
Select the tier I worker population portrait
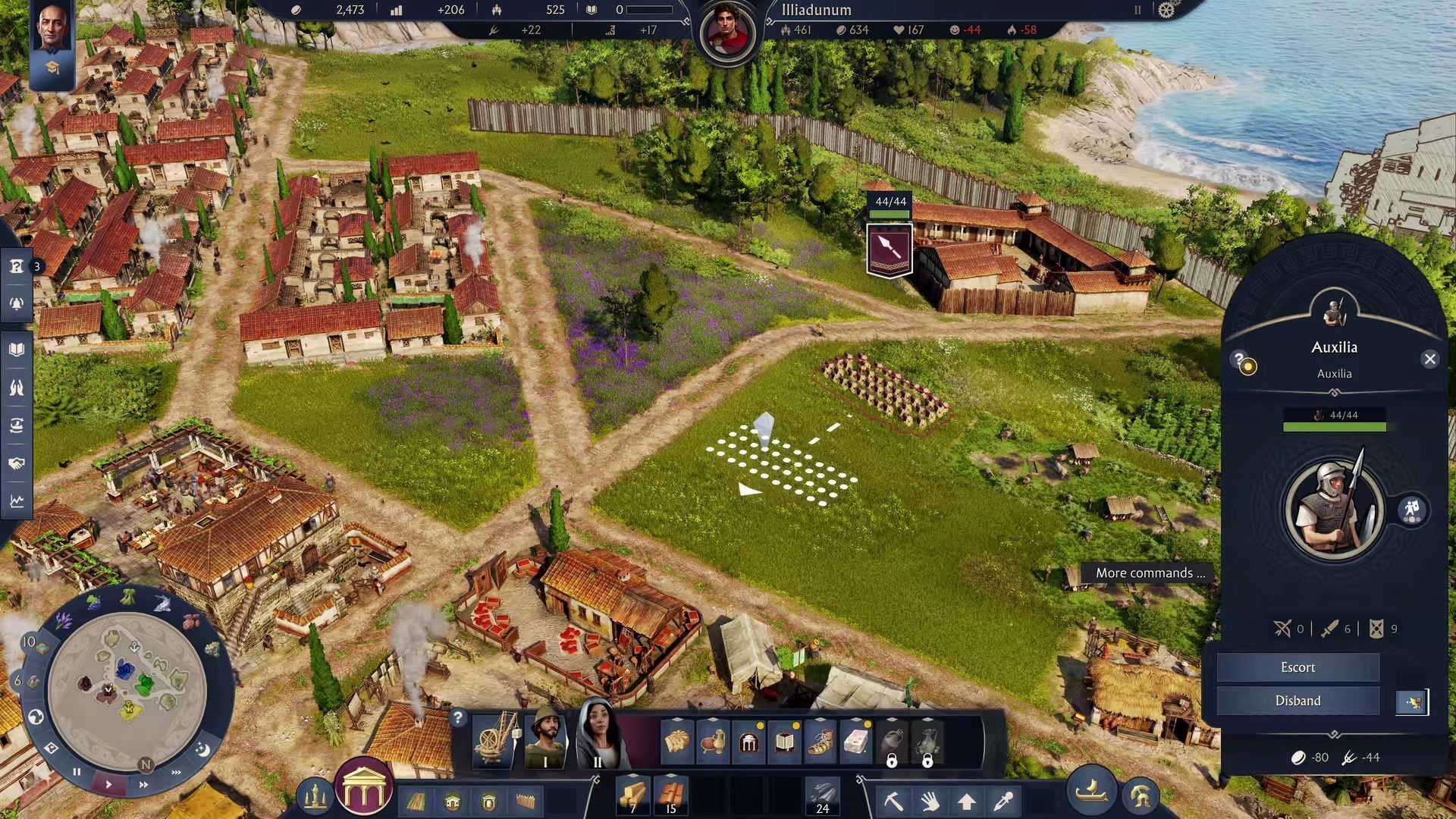point(545,737)
